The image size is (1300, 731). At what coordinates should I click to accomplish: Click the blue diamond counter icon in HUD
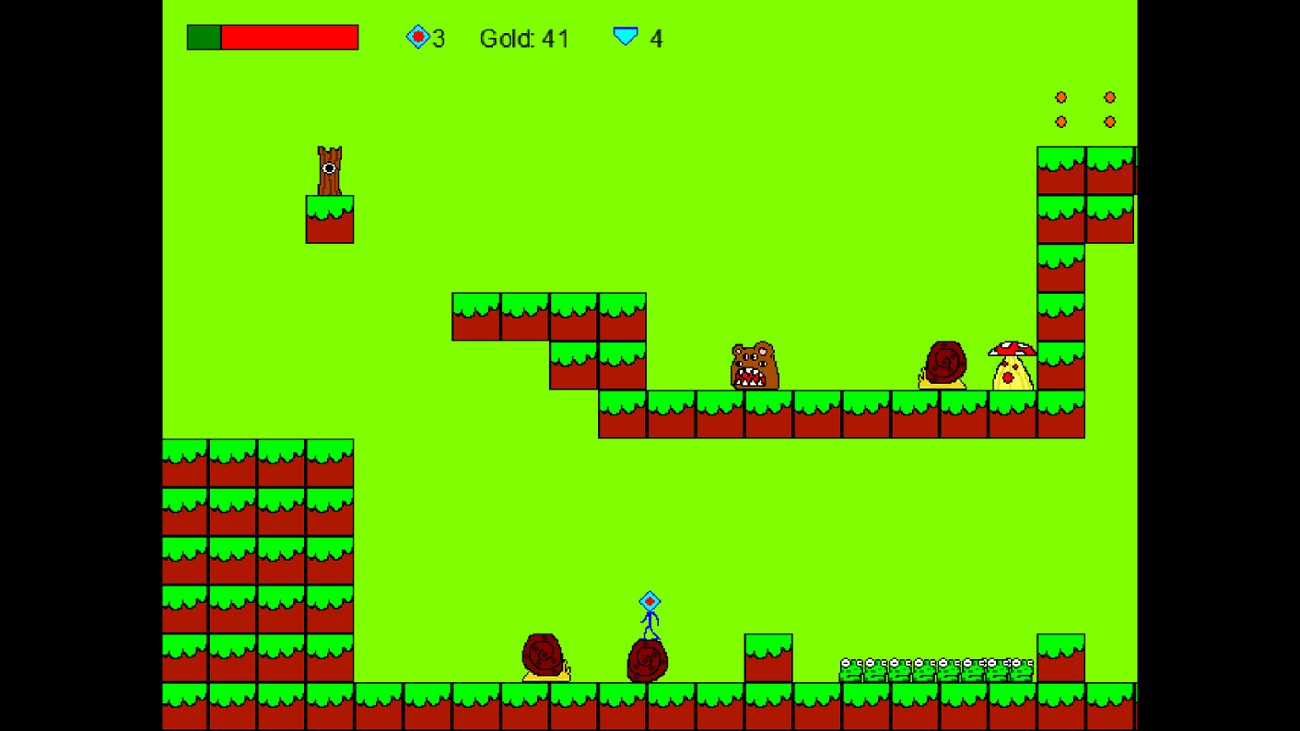418,38
